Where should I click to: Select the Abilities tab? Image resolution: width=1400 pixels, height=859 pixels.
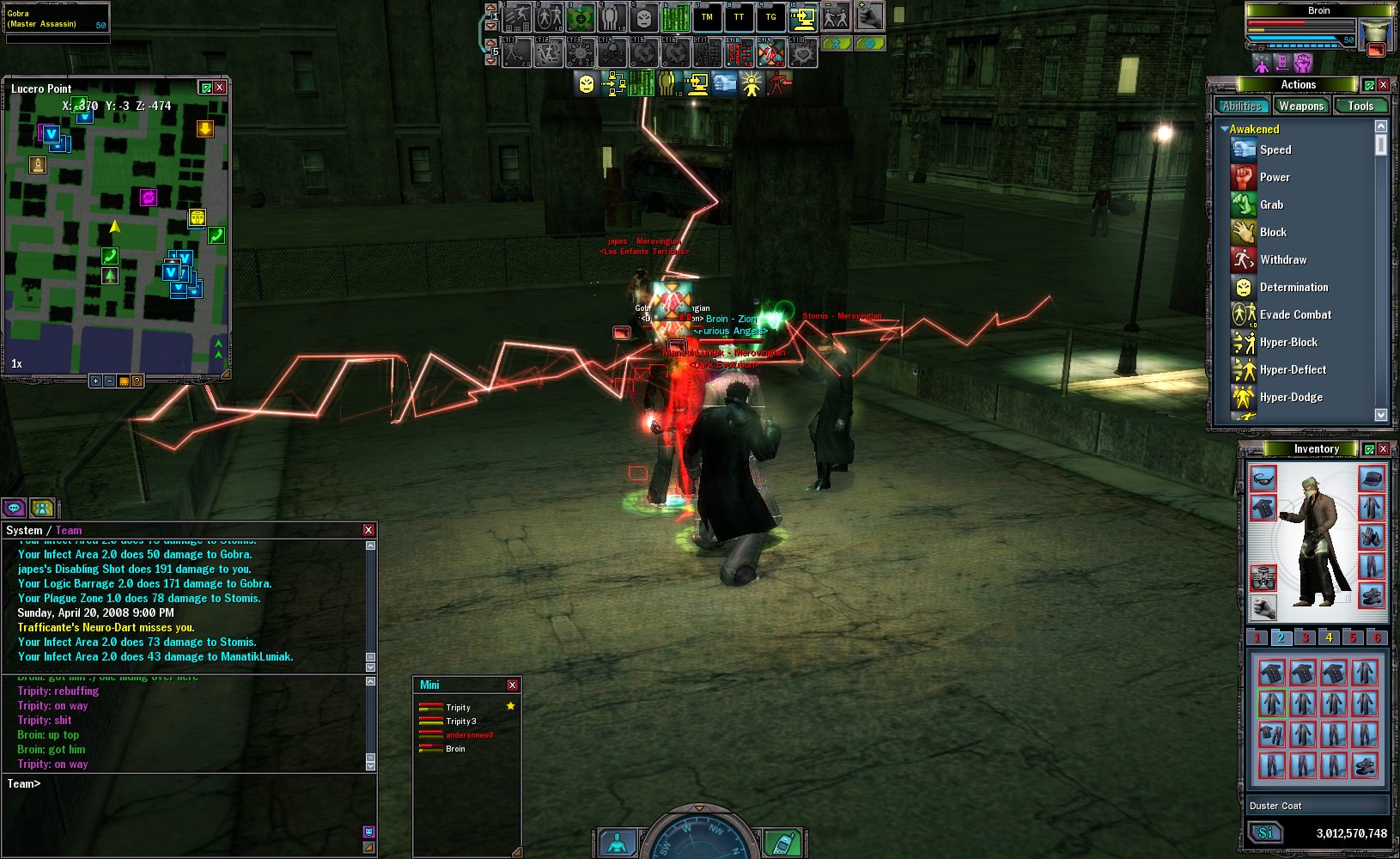(1242, 106)
